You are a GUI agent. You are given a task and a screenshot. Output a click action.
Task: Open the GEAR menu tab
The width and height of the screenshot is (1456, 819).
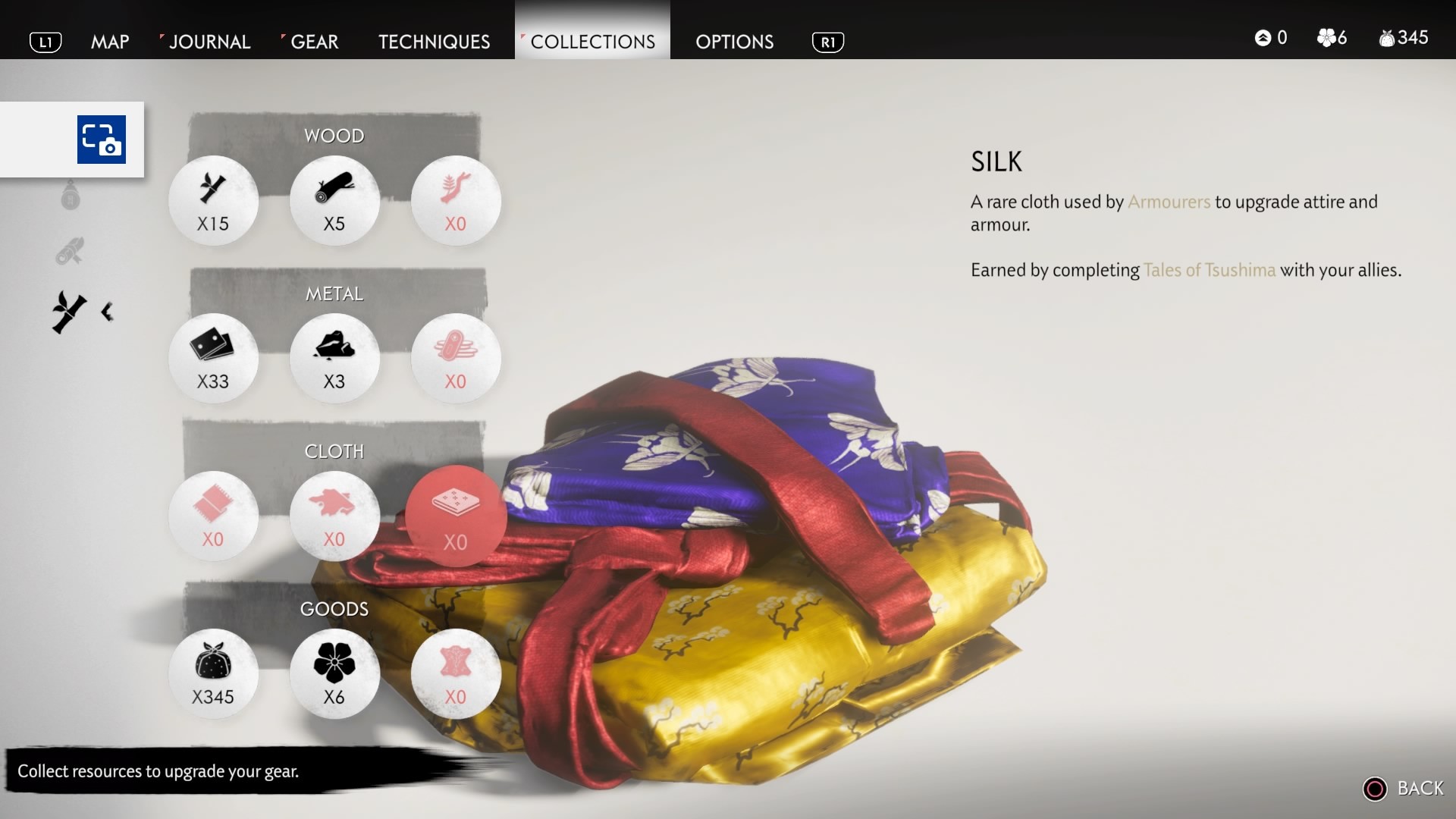tap(313, 42)
